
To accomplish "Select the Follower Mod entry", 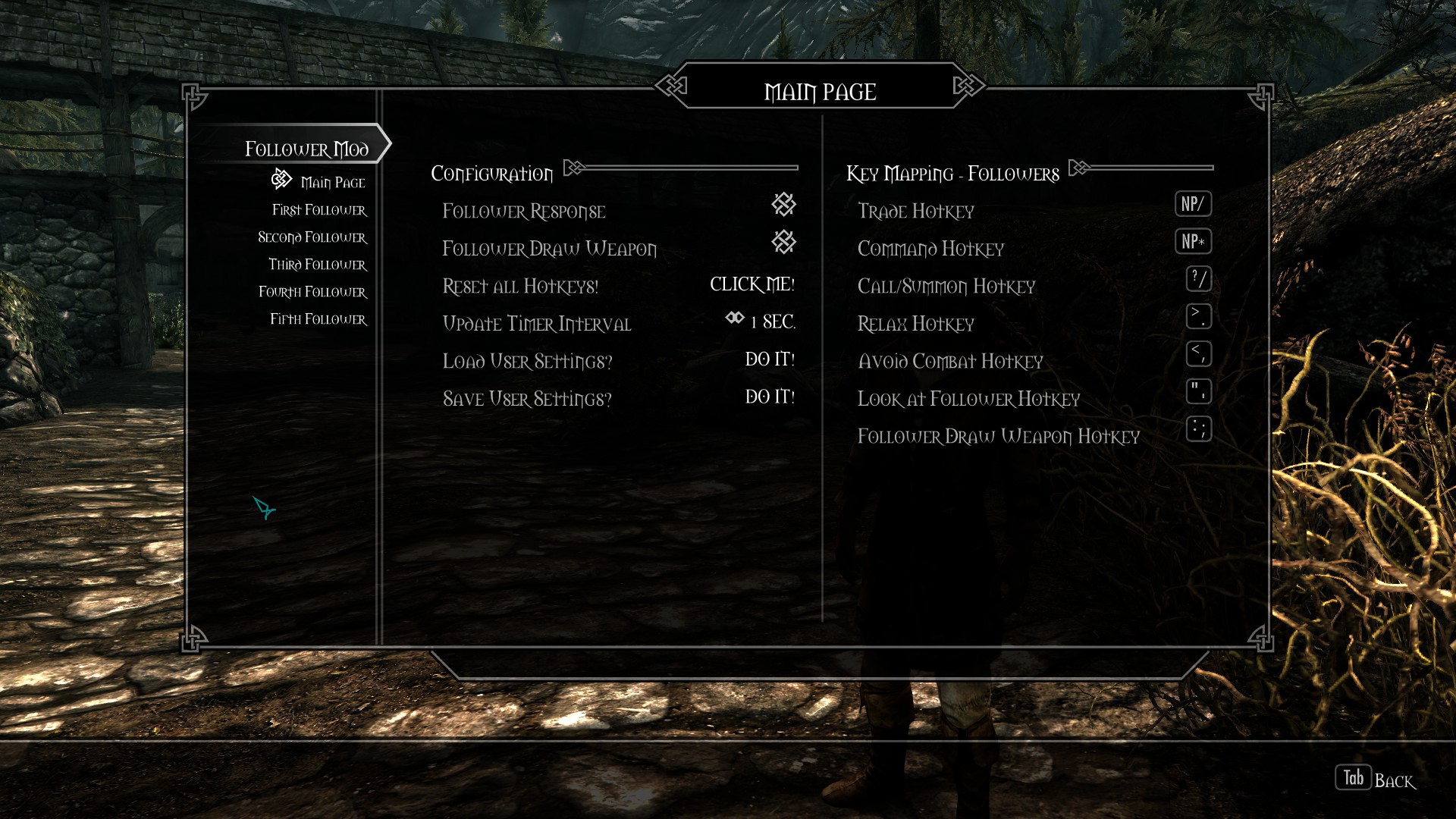I will click(306, 149).
